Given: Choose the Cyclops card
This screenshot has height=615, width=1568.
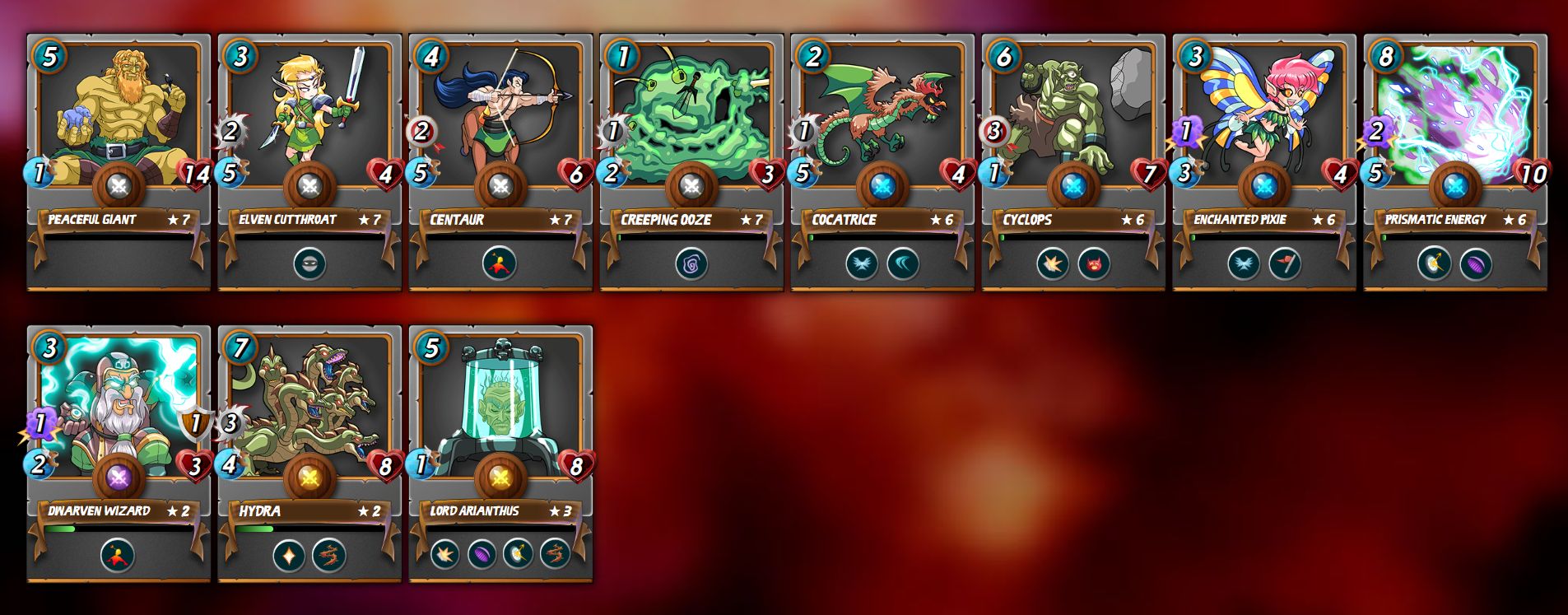Looking at the screenshot, I should (x=1073, y=115).
